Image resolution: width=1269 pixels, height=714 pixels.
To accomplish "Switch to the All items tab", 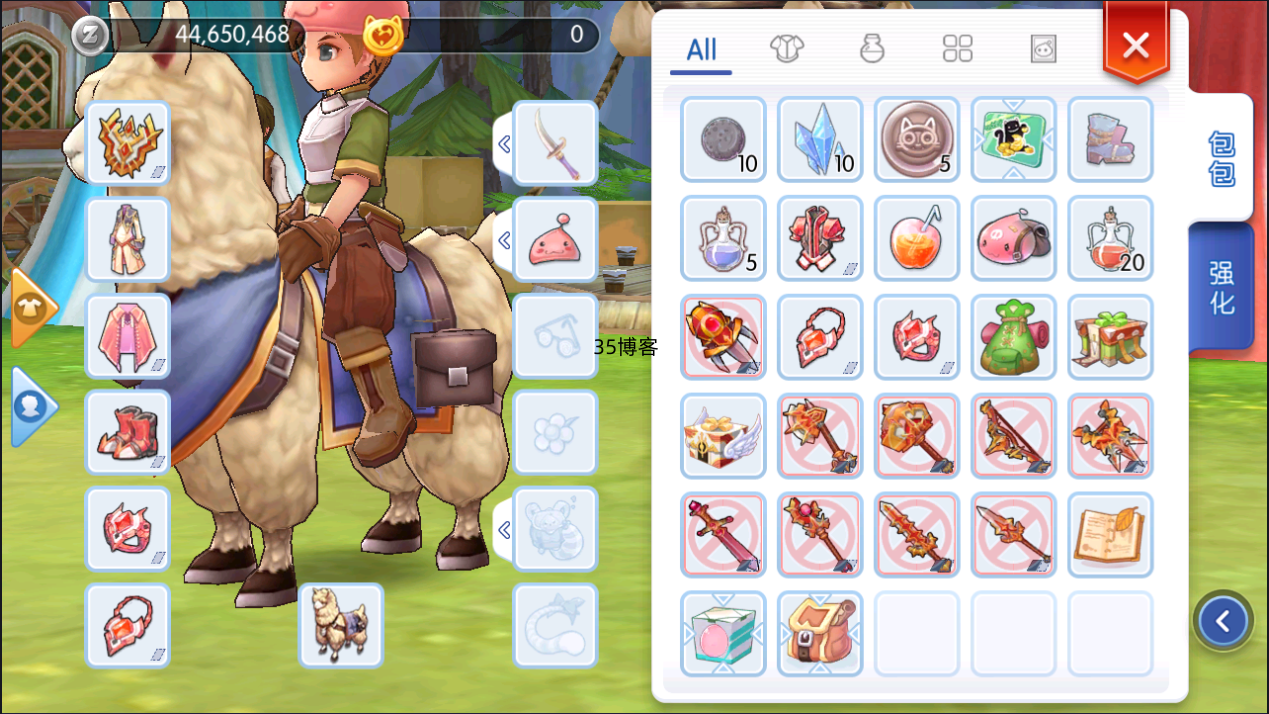I will (701, 49).
